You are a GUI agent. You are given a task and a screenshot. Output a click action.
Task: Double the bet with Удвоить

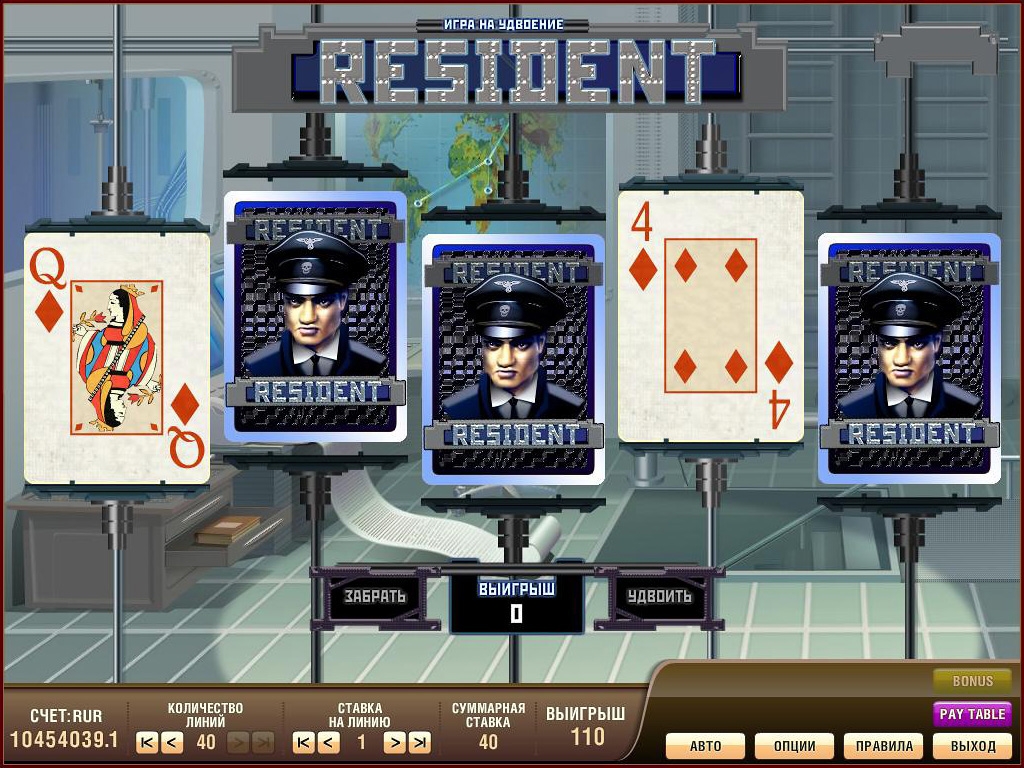(659, 596)
